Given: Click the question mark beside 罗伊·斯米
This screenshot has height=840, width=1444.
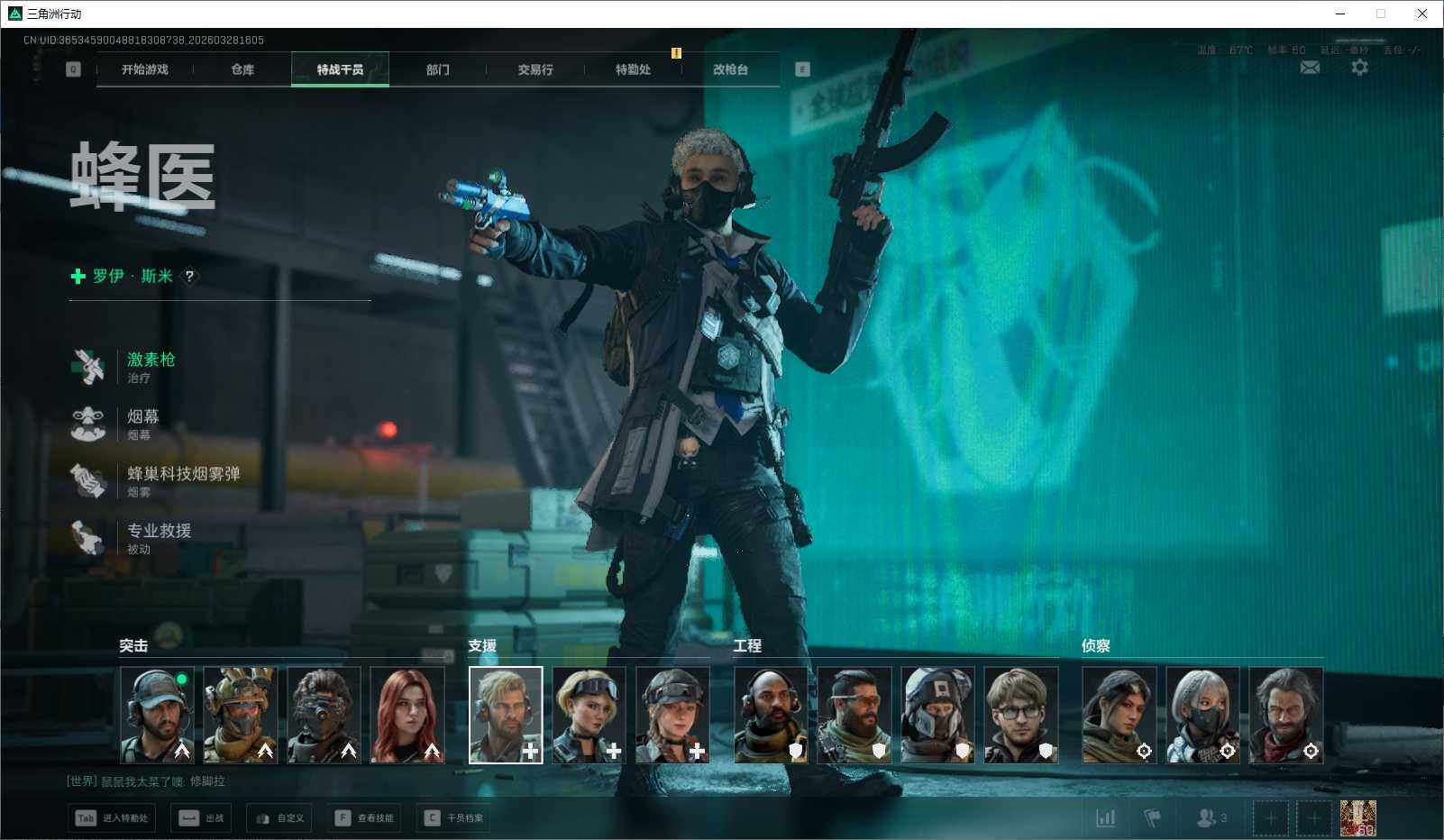Looking at the screenshot, I should tap(189, 276).
